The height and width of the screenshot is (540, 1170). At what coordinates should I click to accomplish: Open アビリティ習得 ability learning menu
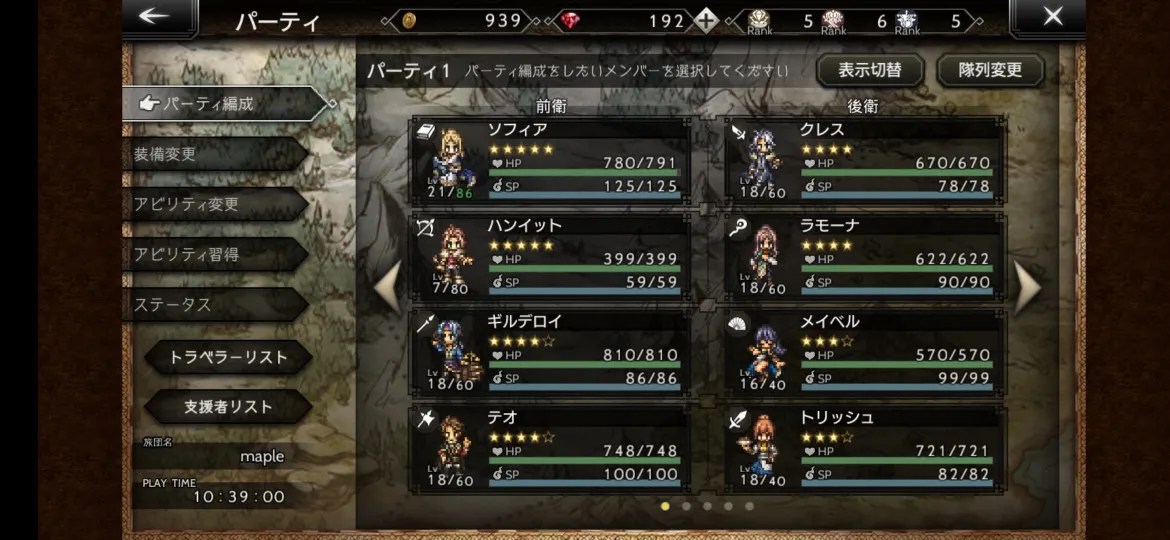(x=215, y=254)
